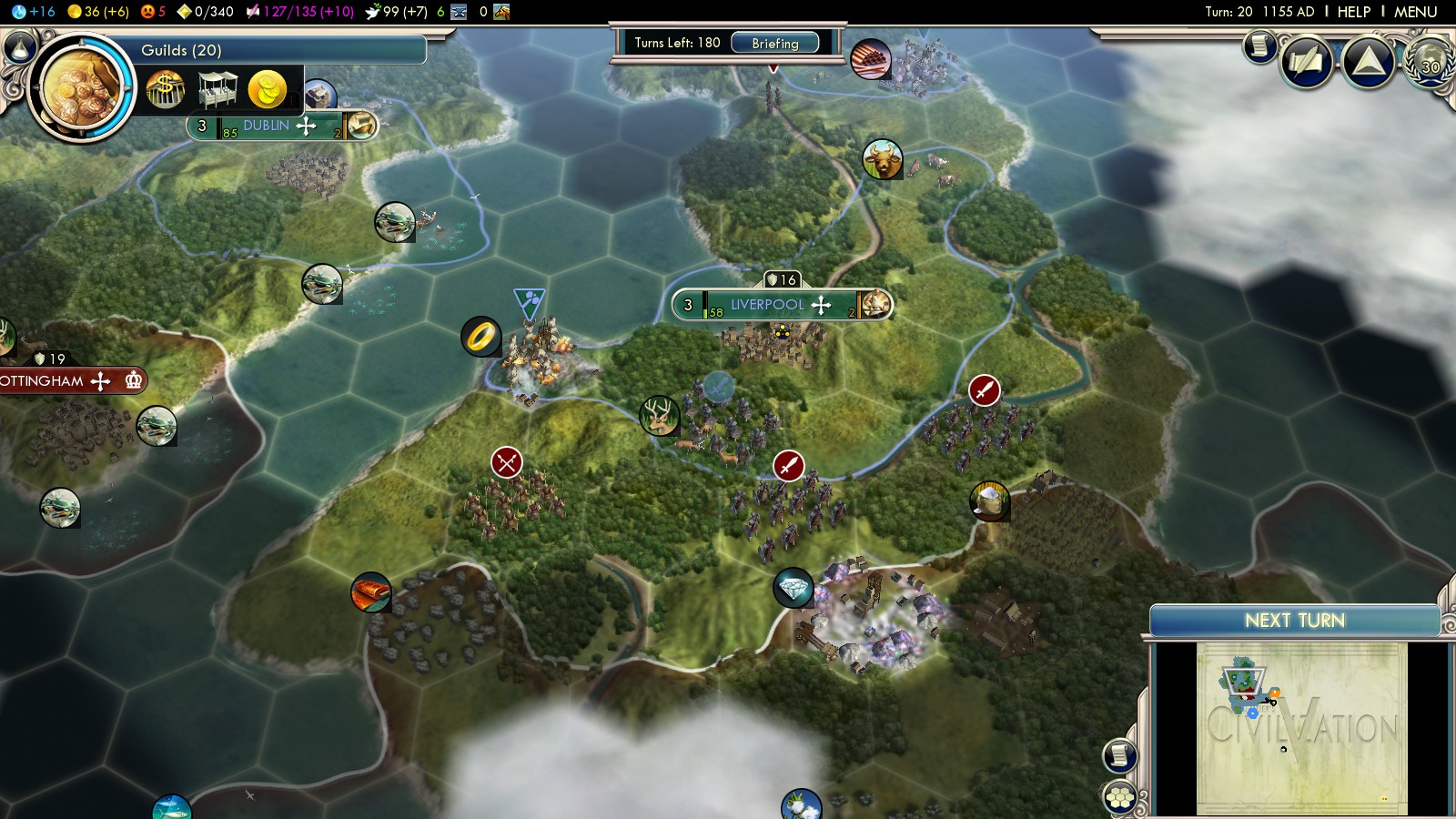Open the HELP Civilopedia link
This screenshot has height=819, width=1456.
(x=1353, y=12)
